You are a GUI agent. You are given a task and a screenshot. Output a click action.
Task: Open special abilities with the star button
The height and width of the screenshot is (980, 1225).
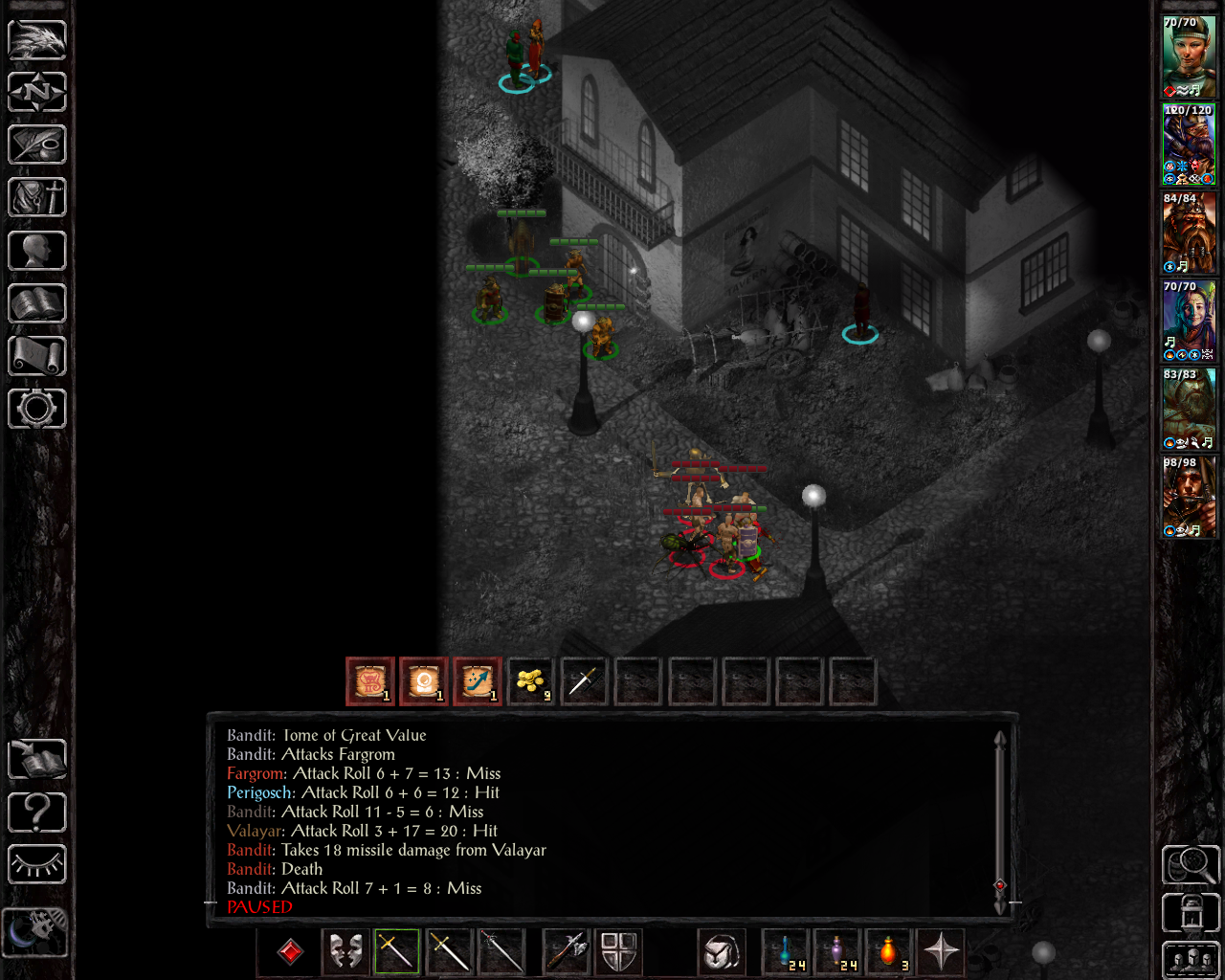tap(942, 951)
